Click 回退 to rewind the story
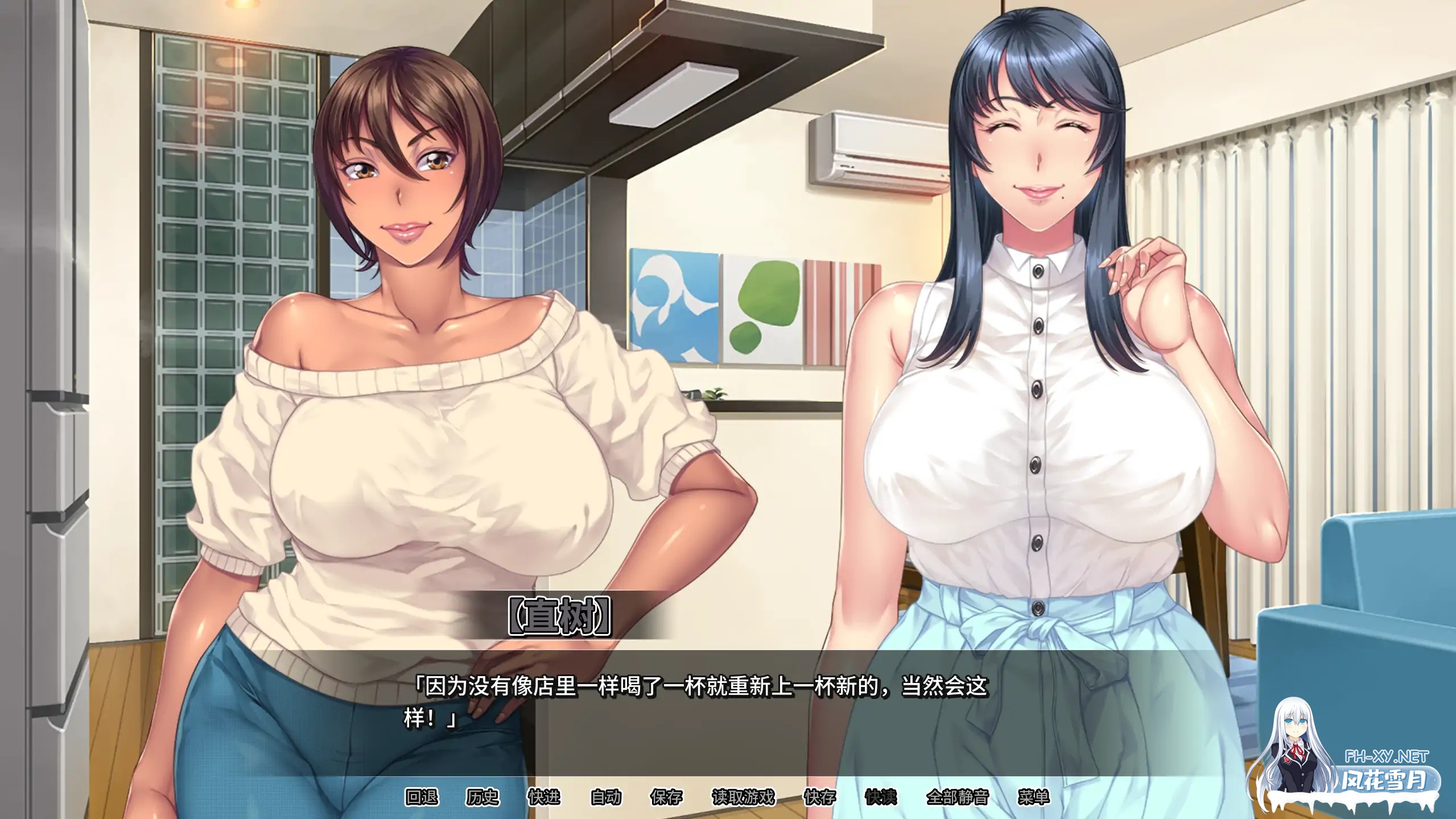Image resolution: width=1456 pixels, height=819 pixels. (x=421, y=797)
